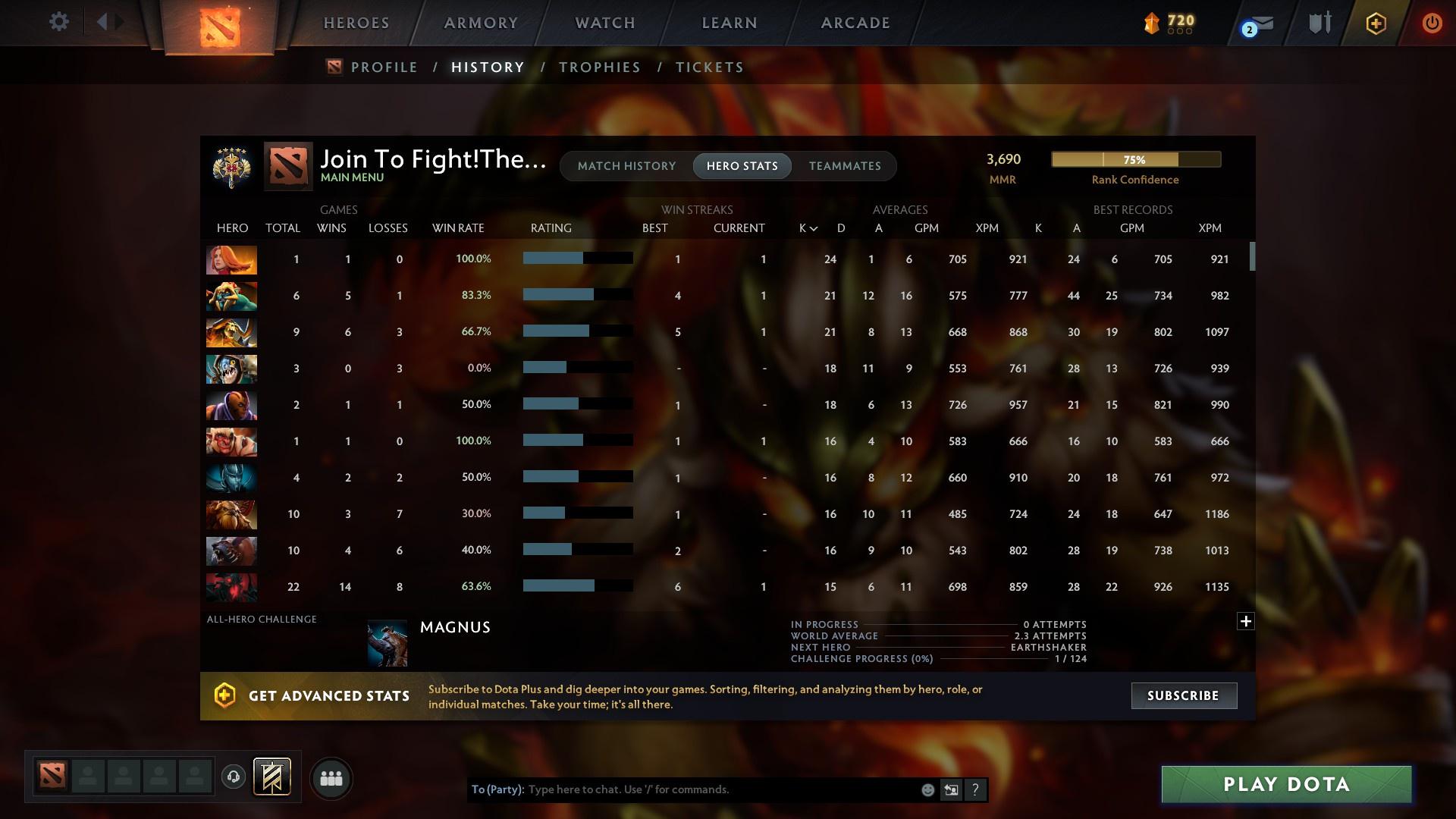Click the SUBSCRIBE button for Dota Plus
The width and height of the screenshot is (1456, 819).
coord(1183,695)
